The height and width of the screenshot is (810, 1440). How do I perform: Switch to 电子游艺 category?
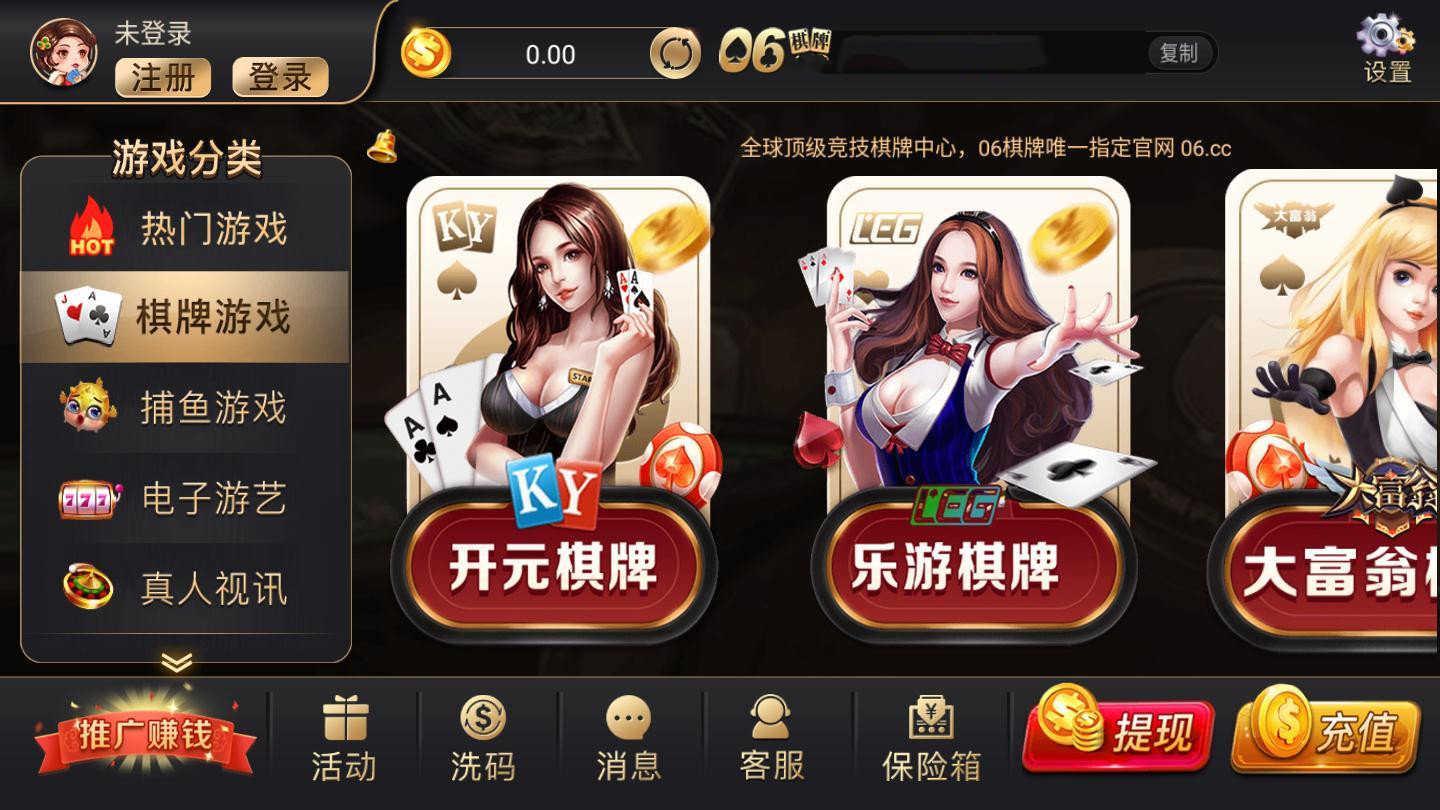pyautogui.click(x=185, y=500)
